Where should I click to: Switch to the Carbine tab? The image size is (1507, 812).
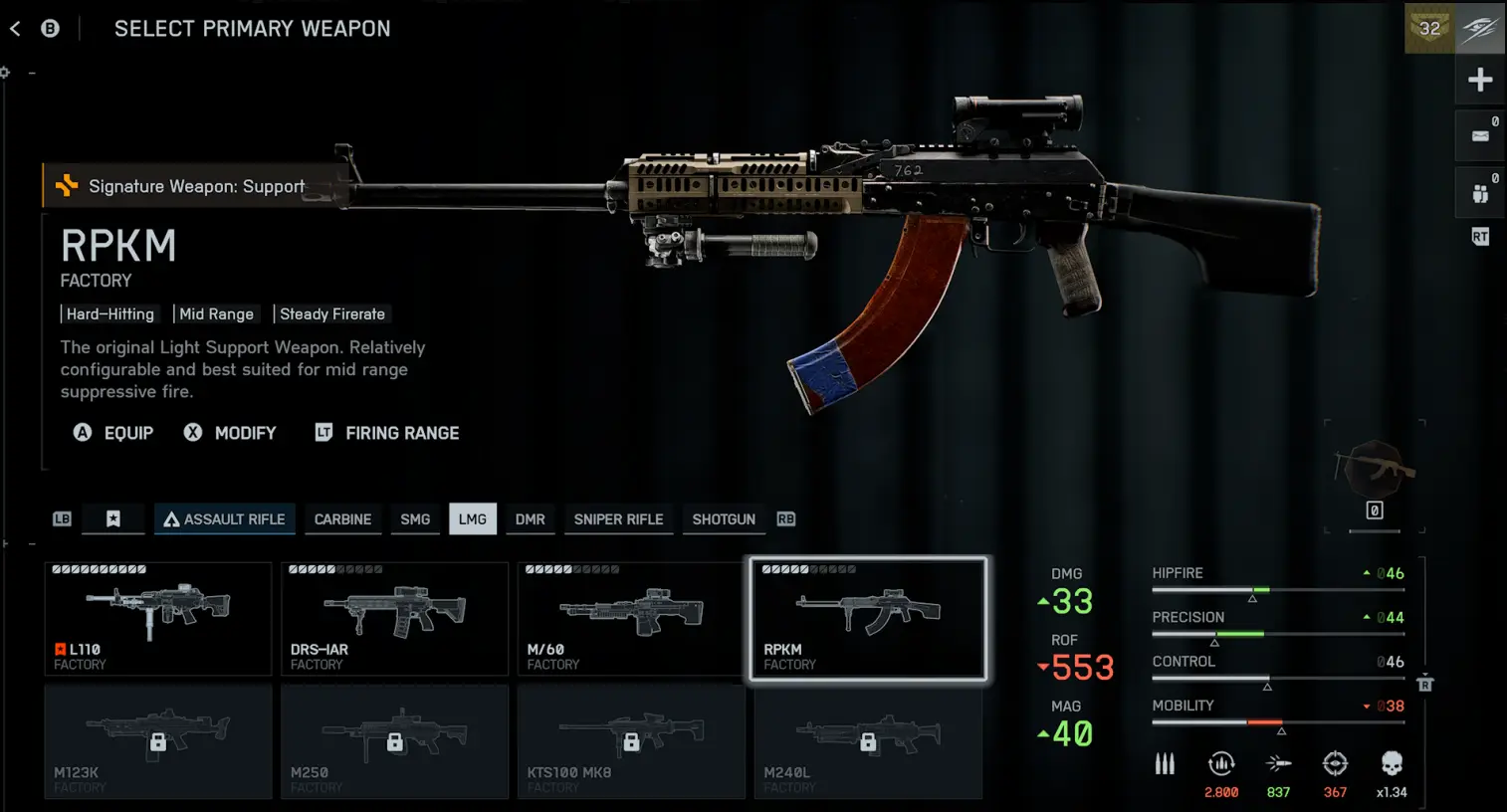(342, 519)
